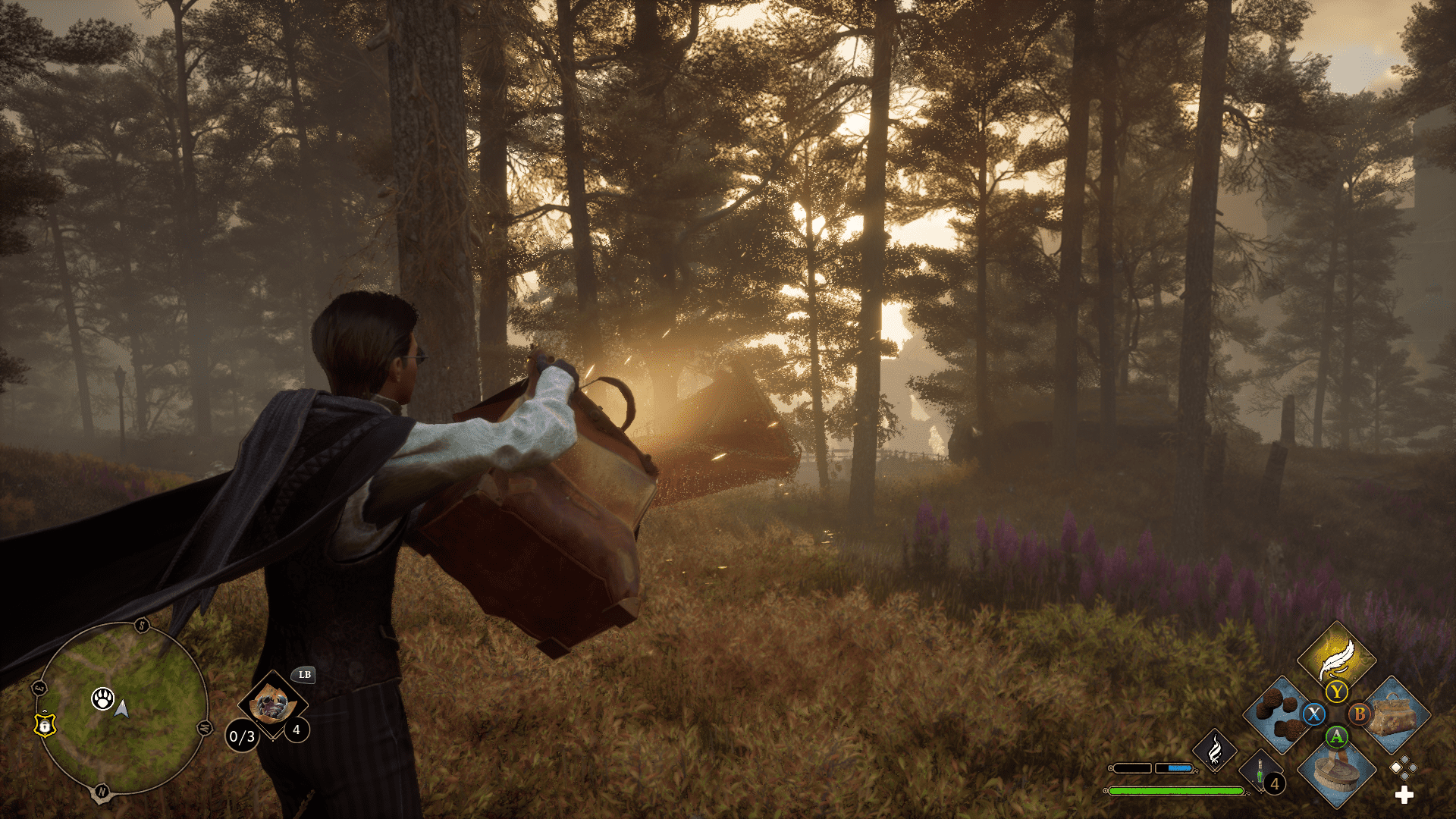
Task: Select the Levioso feather spell slot
Action: pyautogui.click(x=1336, y=656)
